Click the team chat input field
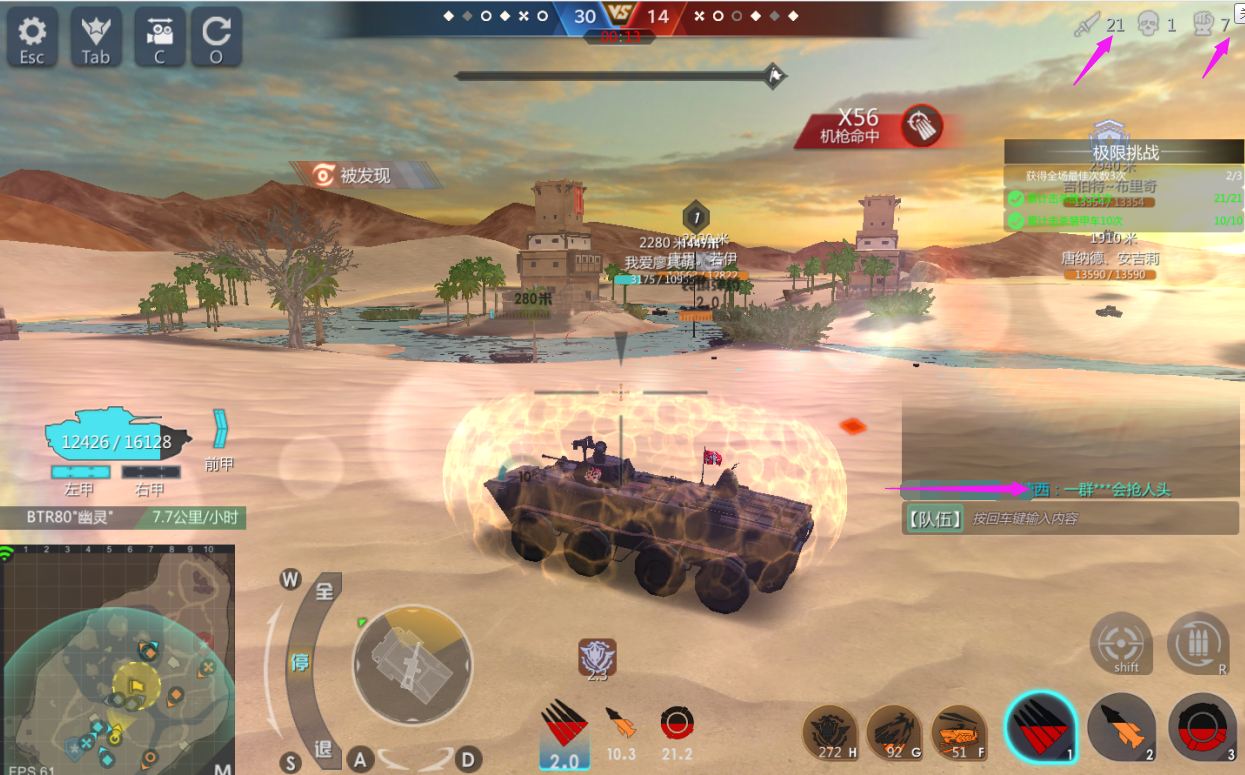 (x=1100, y=519)
